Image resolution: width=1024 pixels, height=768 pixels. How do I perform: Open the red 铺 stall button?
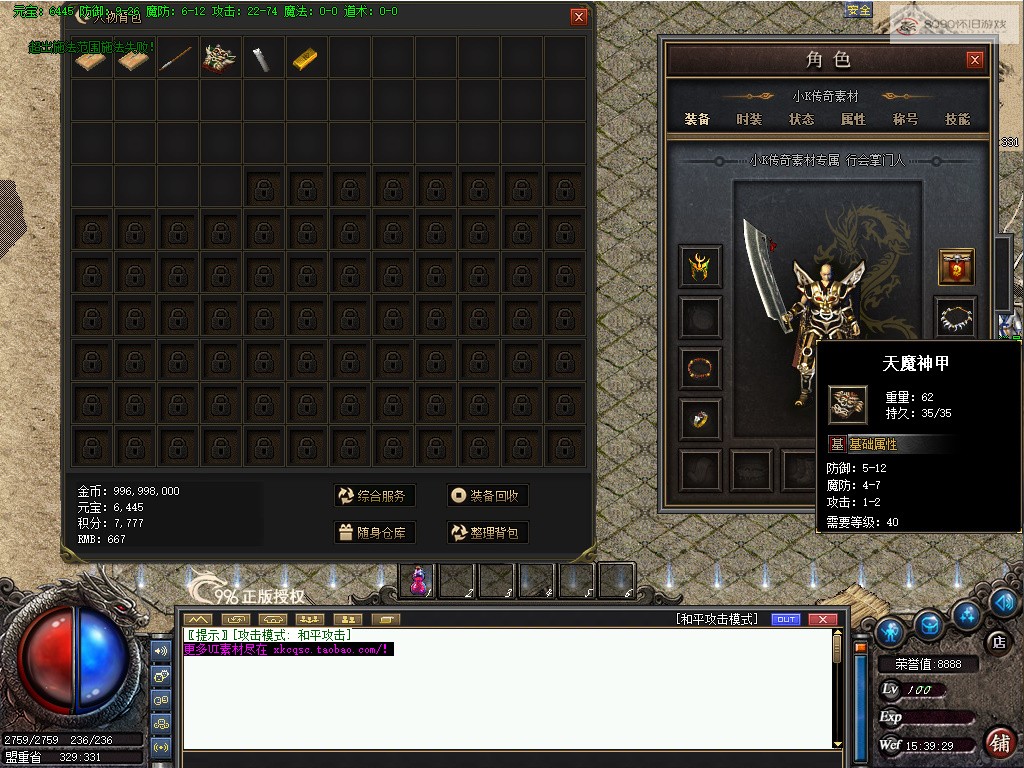999,742
